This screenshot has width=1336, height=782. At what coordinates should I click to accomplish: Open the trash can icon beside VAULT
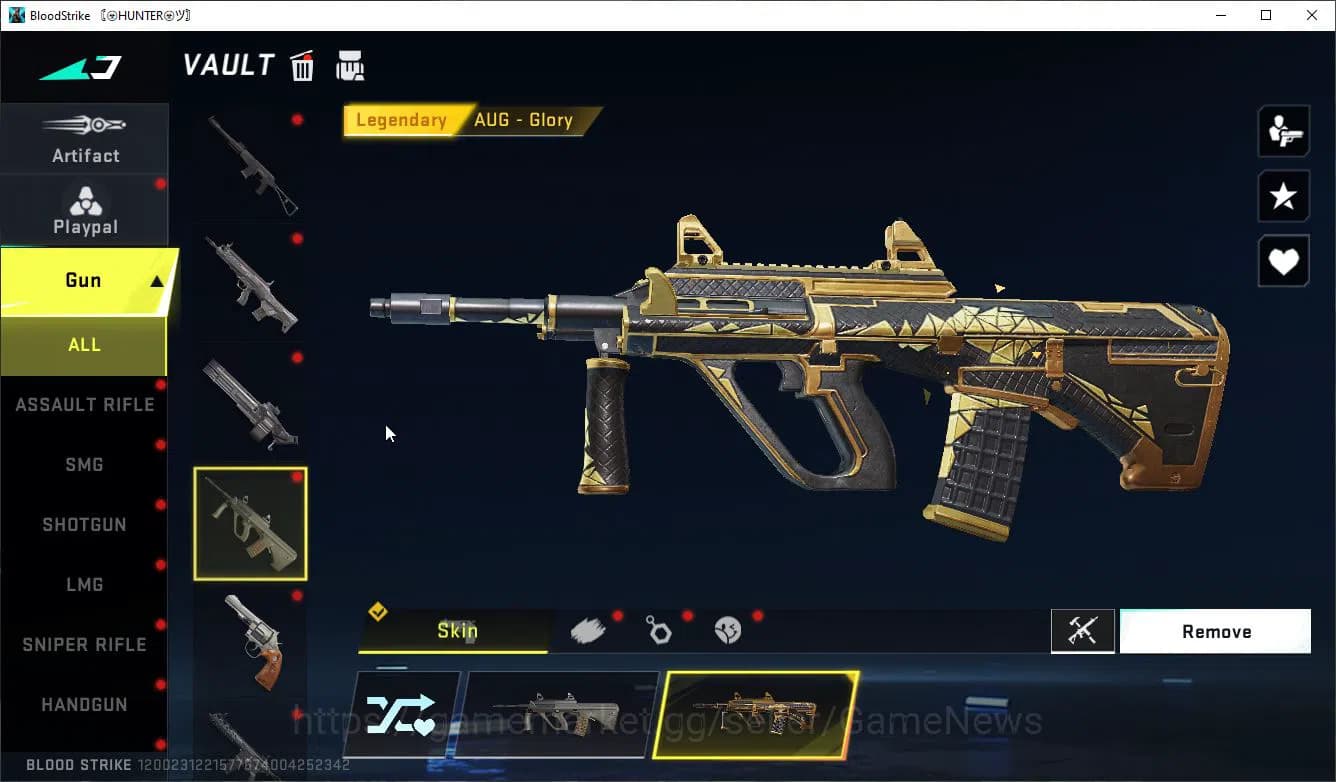pos(302,66)
